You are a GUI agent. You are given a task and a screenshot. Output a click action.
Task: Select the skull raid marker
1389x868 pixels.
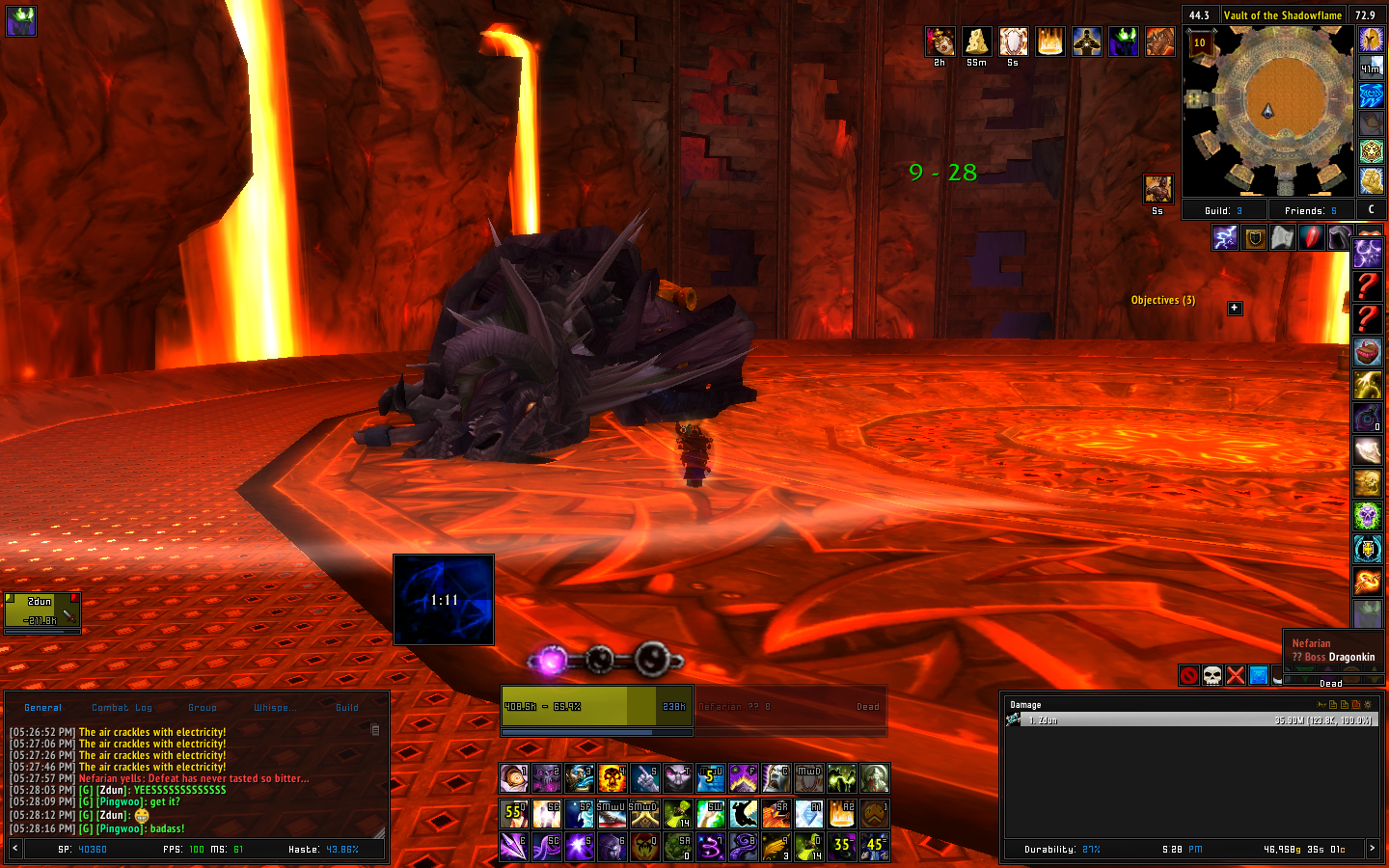tap(1212, 675)
